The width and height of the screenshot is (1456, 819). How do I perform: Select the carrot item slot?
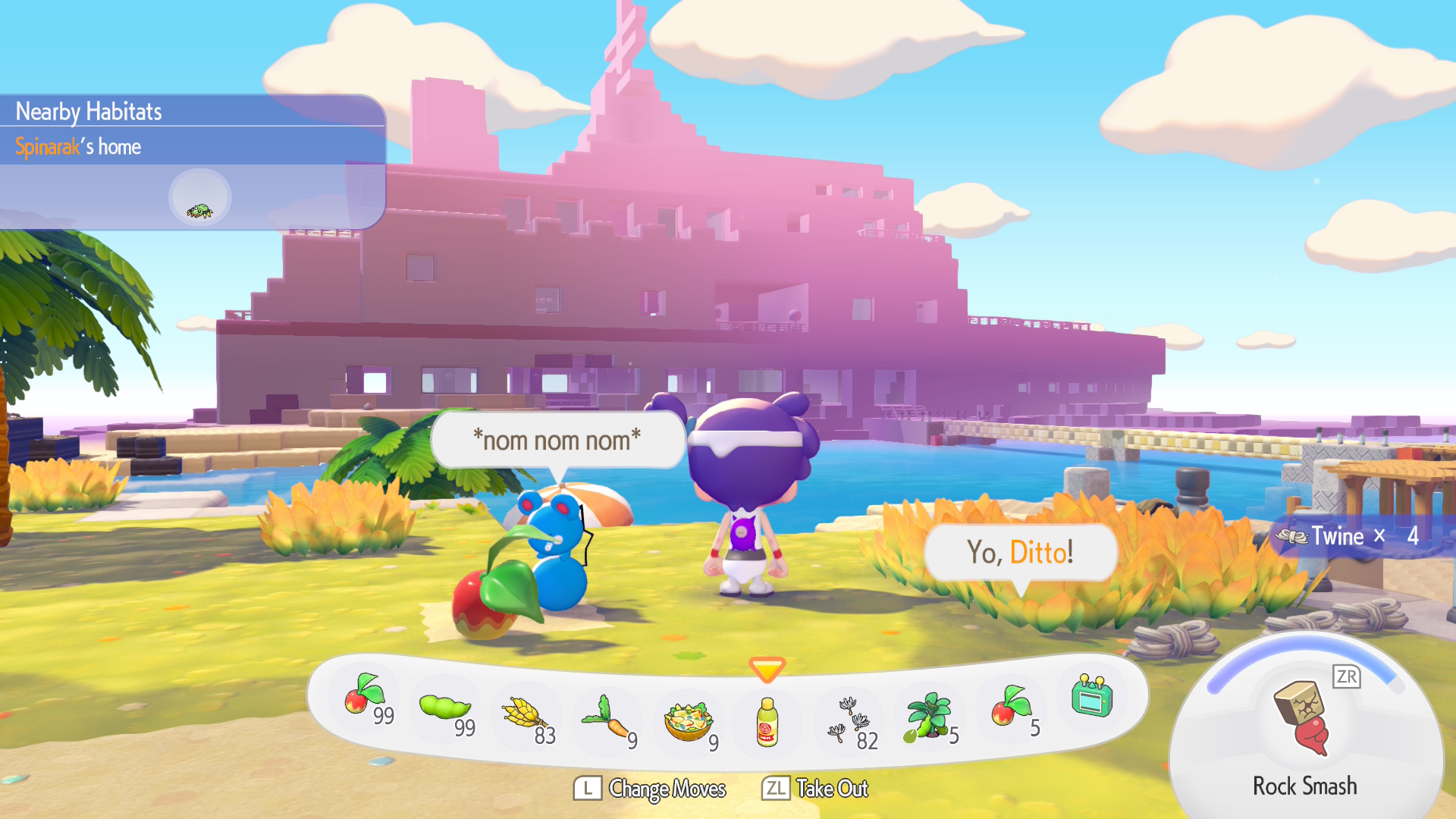(x=607, y=720)
